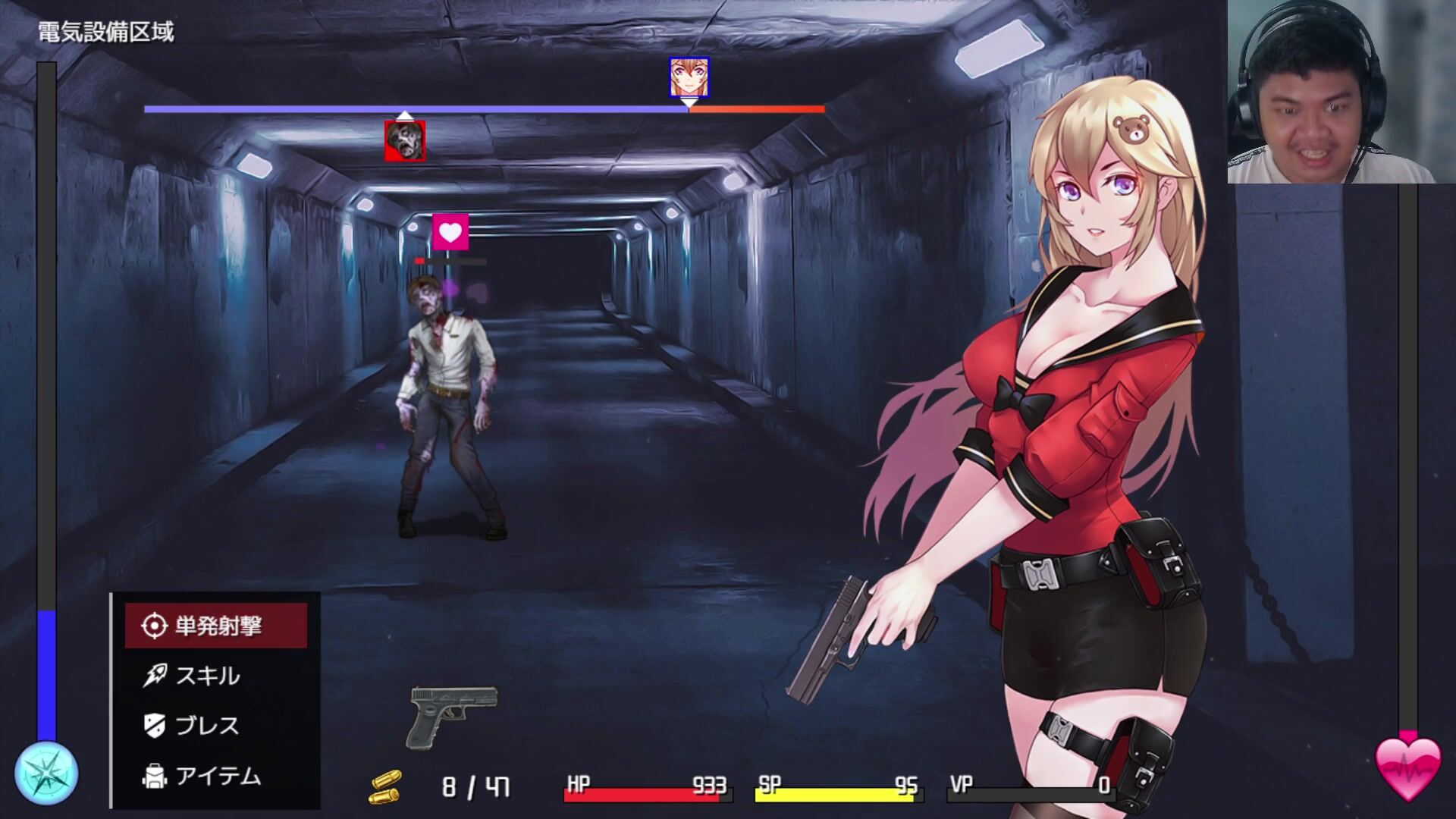Click the equipped pistol weapon icon
This screenshot has height=819, width=1456.
[453, 716]
